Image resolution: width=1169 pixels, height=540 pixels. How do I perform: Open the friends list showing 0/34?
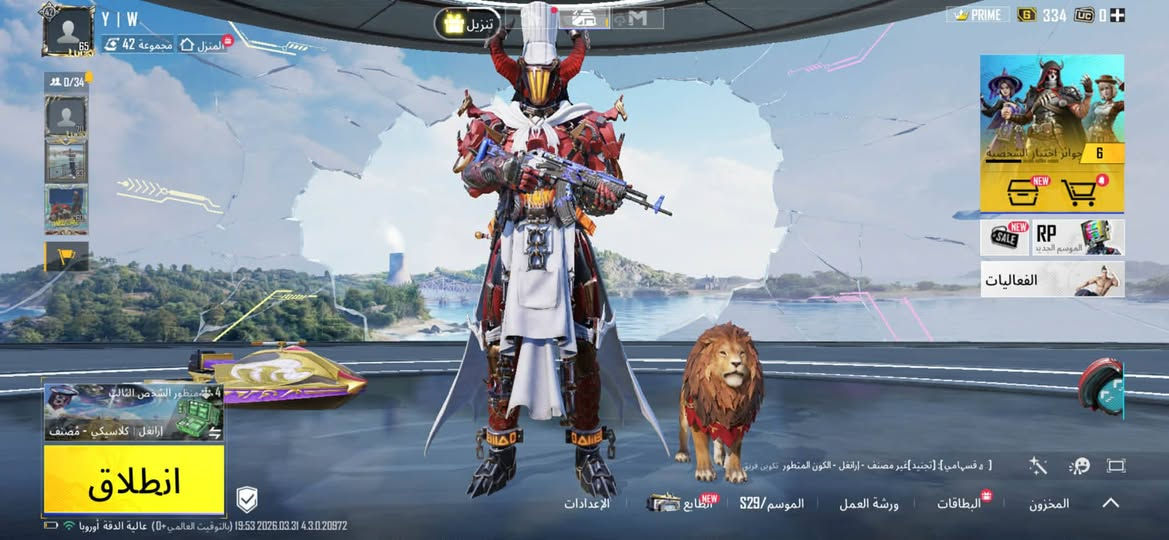click(x=66, y=82)
